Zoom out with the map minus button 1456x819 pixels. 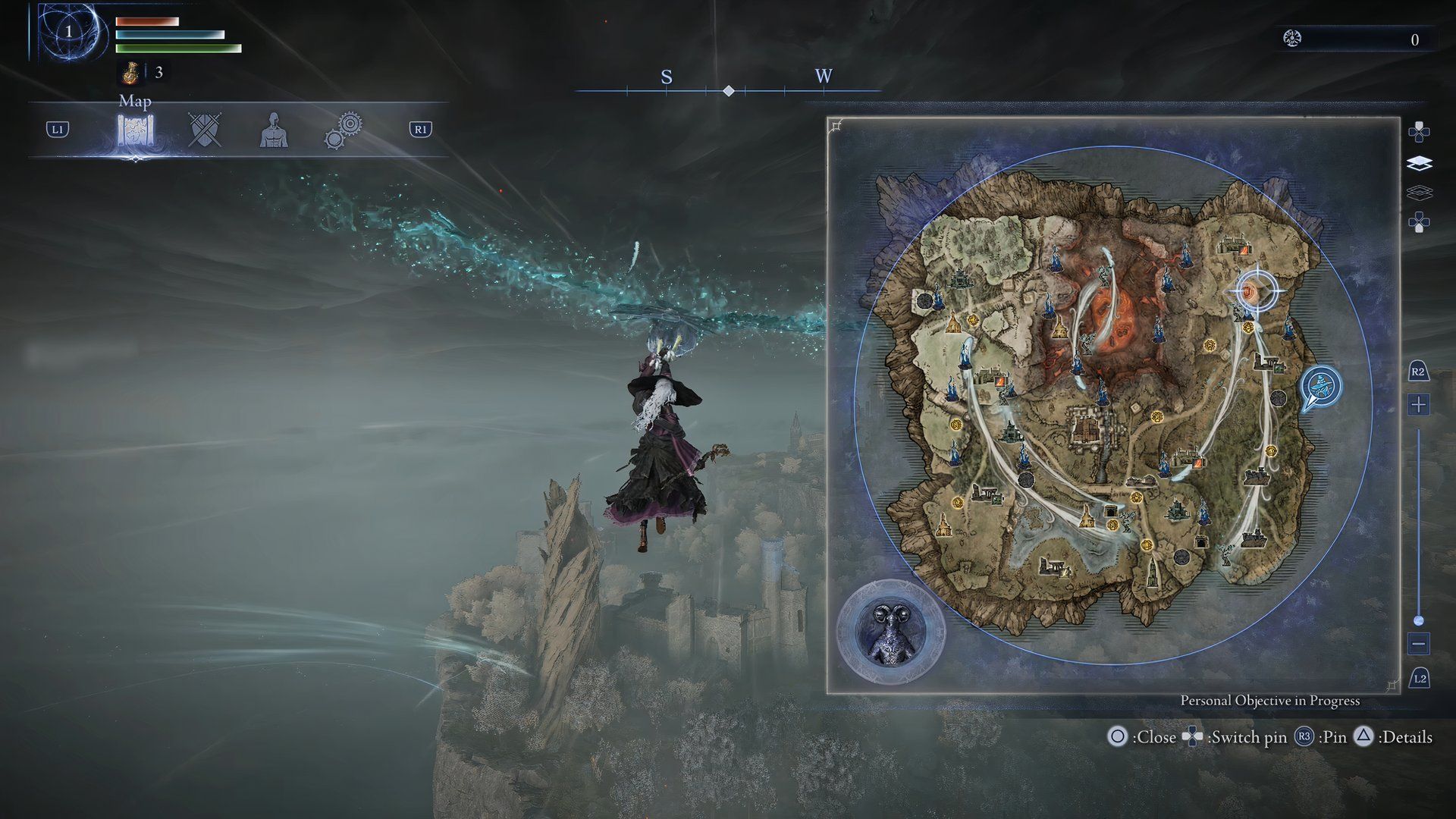(1419, 644)
